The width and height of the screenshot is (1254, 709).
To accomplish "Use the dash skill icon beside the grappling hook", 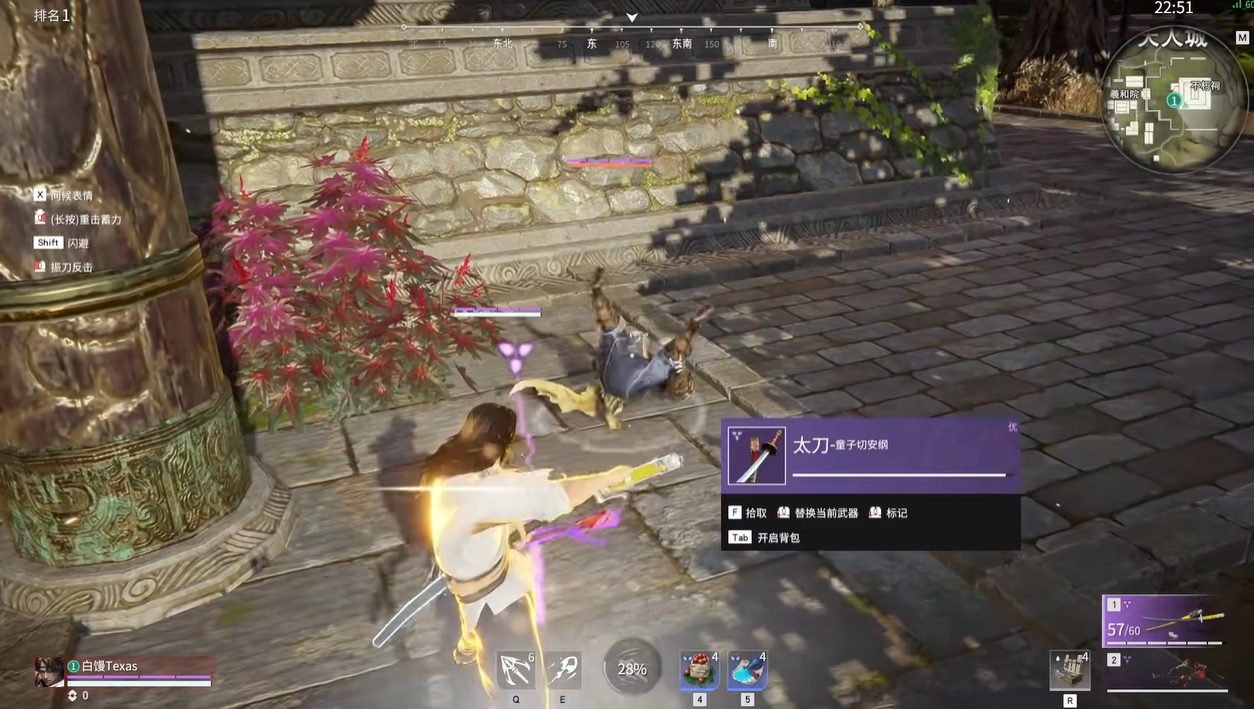I will click(563, 669).
